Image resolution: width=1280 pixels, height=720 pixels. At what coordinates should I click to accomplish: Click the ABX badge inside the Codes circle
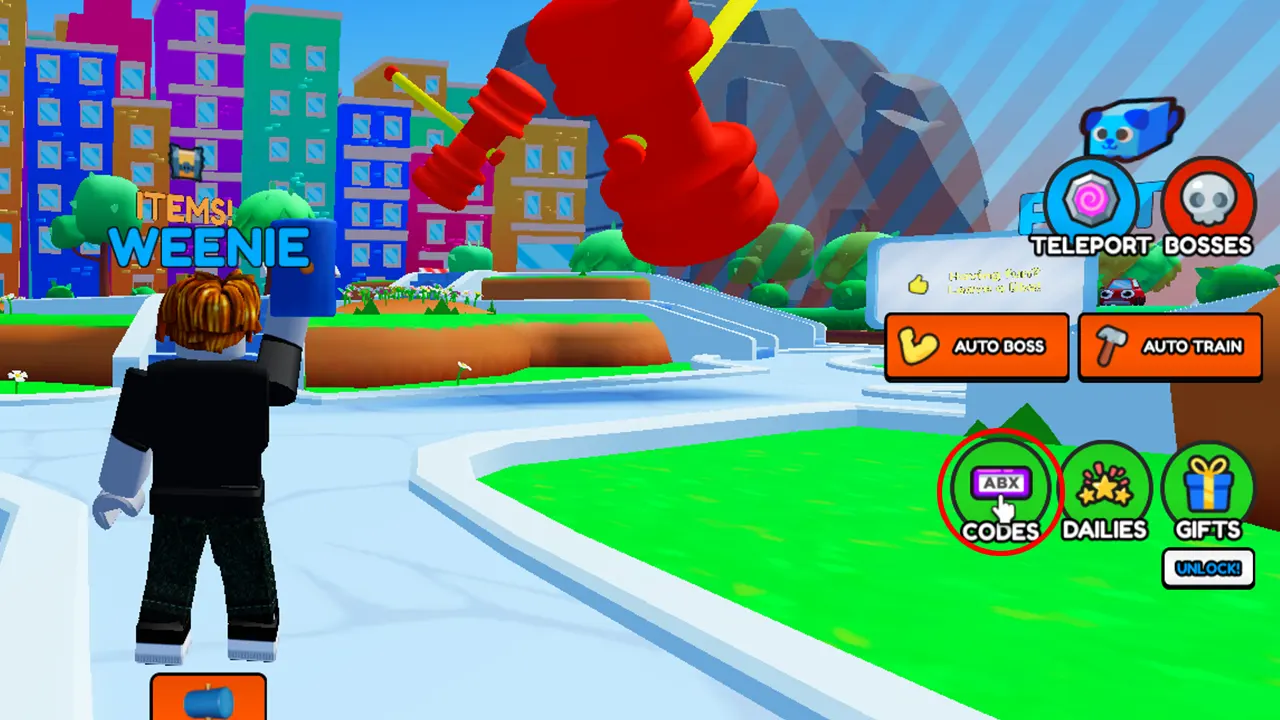[999, 484]
